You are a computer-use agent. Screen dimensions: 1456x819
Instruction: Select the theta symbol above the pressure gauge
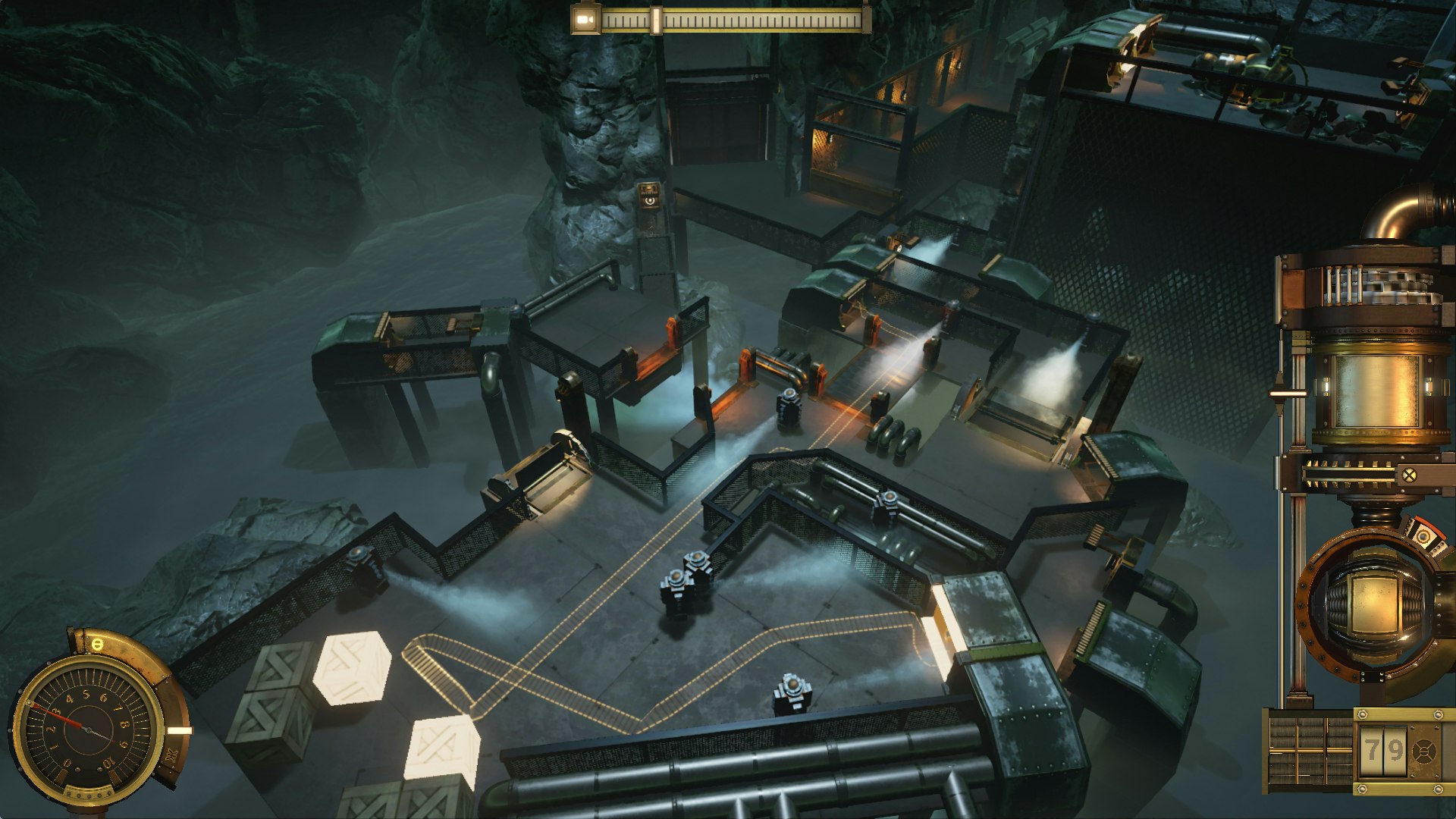pos(96,645)
